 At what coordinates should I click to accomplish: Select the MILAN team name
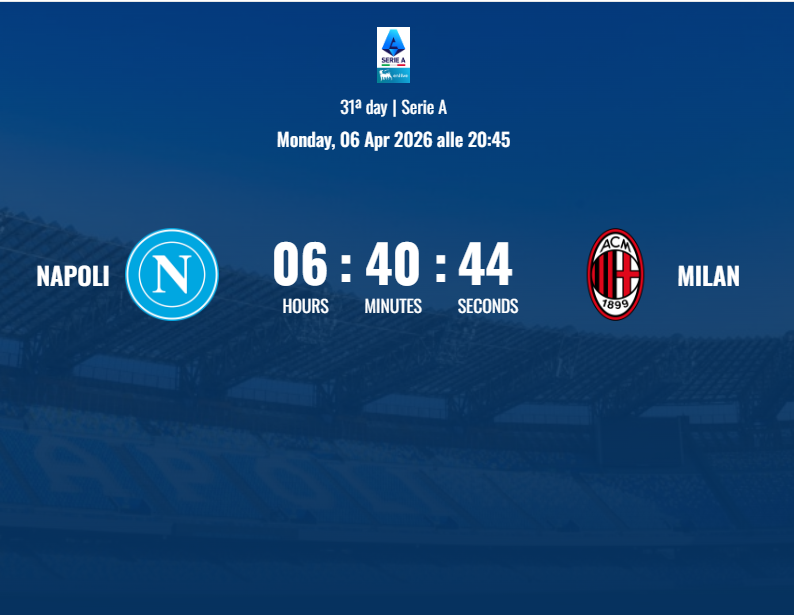tap(708, 276)
